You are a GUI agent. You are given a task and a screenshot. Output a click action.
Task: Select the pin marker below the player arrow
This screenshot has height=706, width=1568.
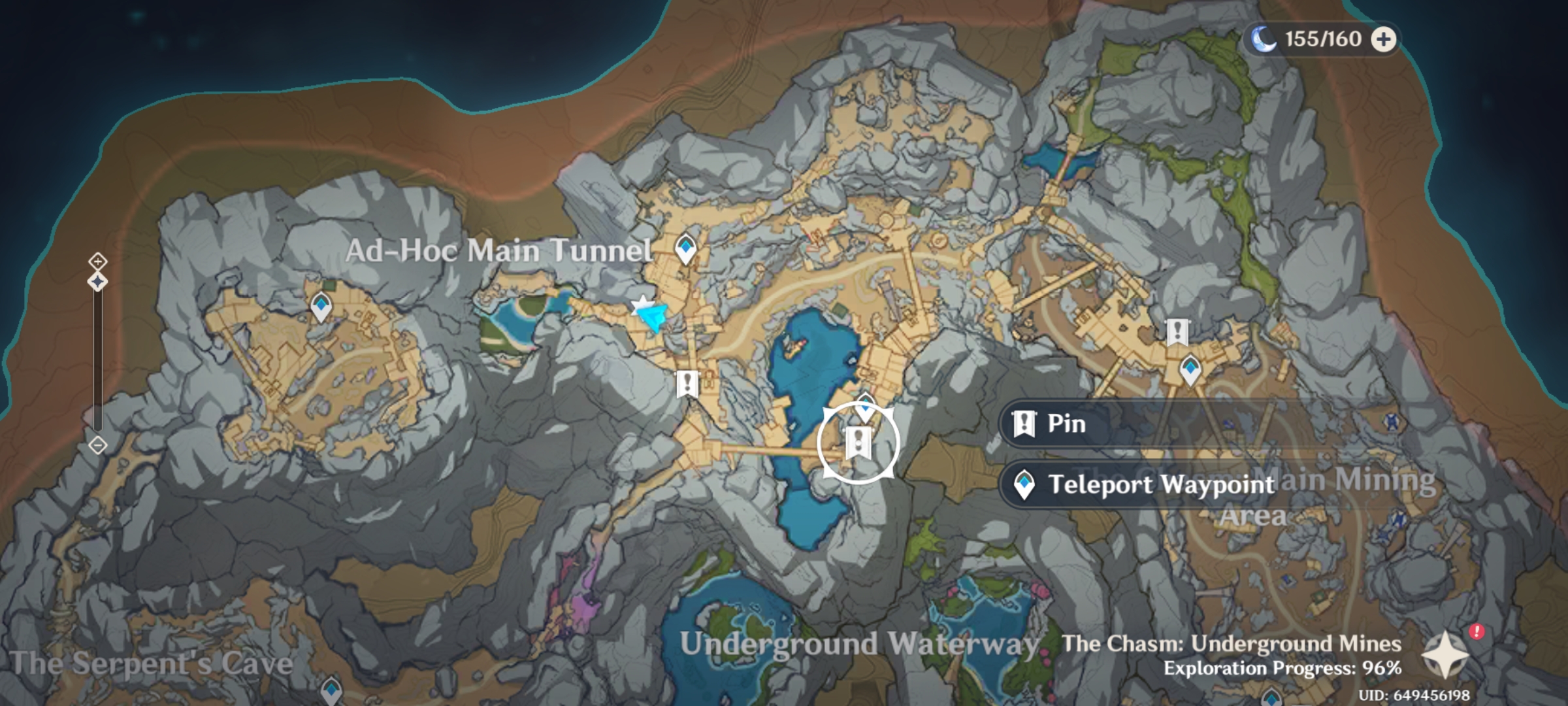tap(687, 384)
